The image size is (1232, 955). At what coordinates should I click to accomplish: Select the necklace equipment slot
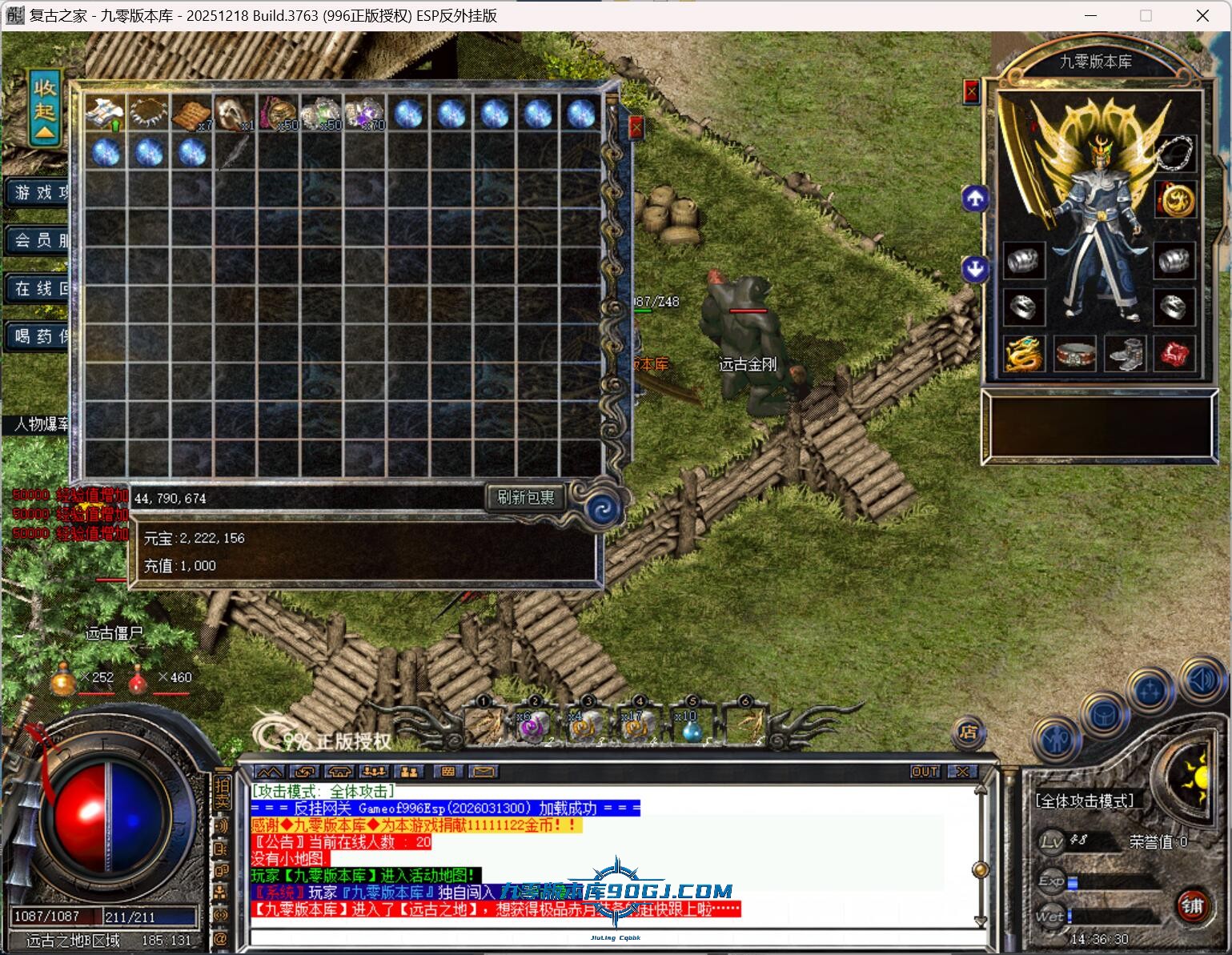(1174, 152)
